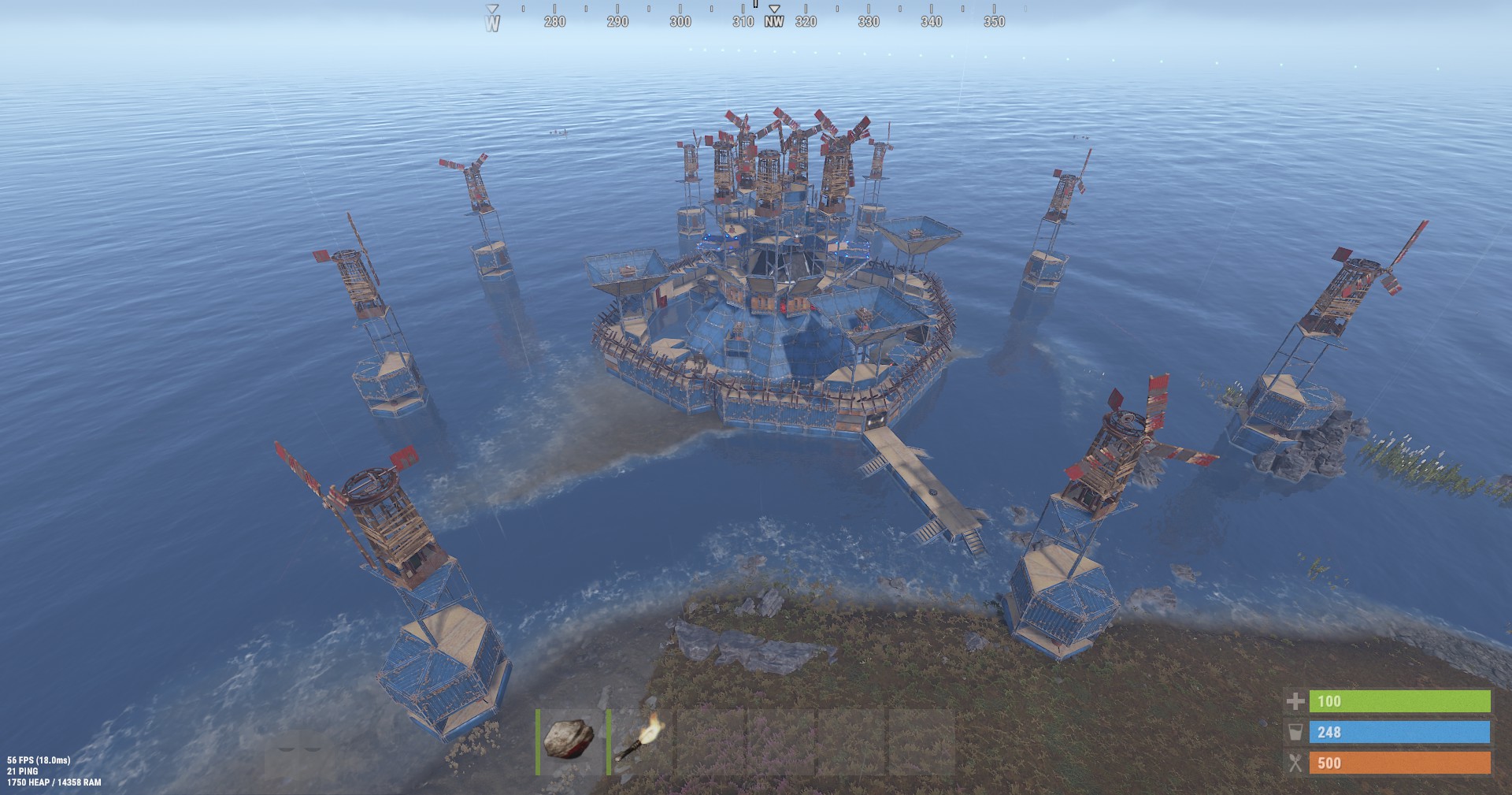The image size is (1512, 795).
Task: Click the white arrow above the NW heading
Action: pyautogui.click(x=775, y=9)
